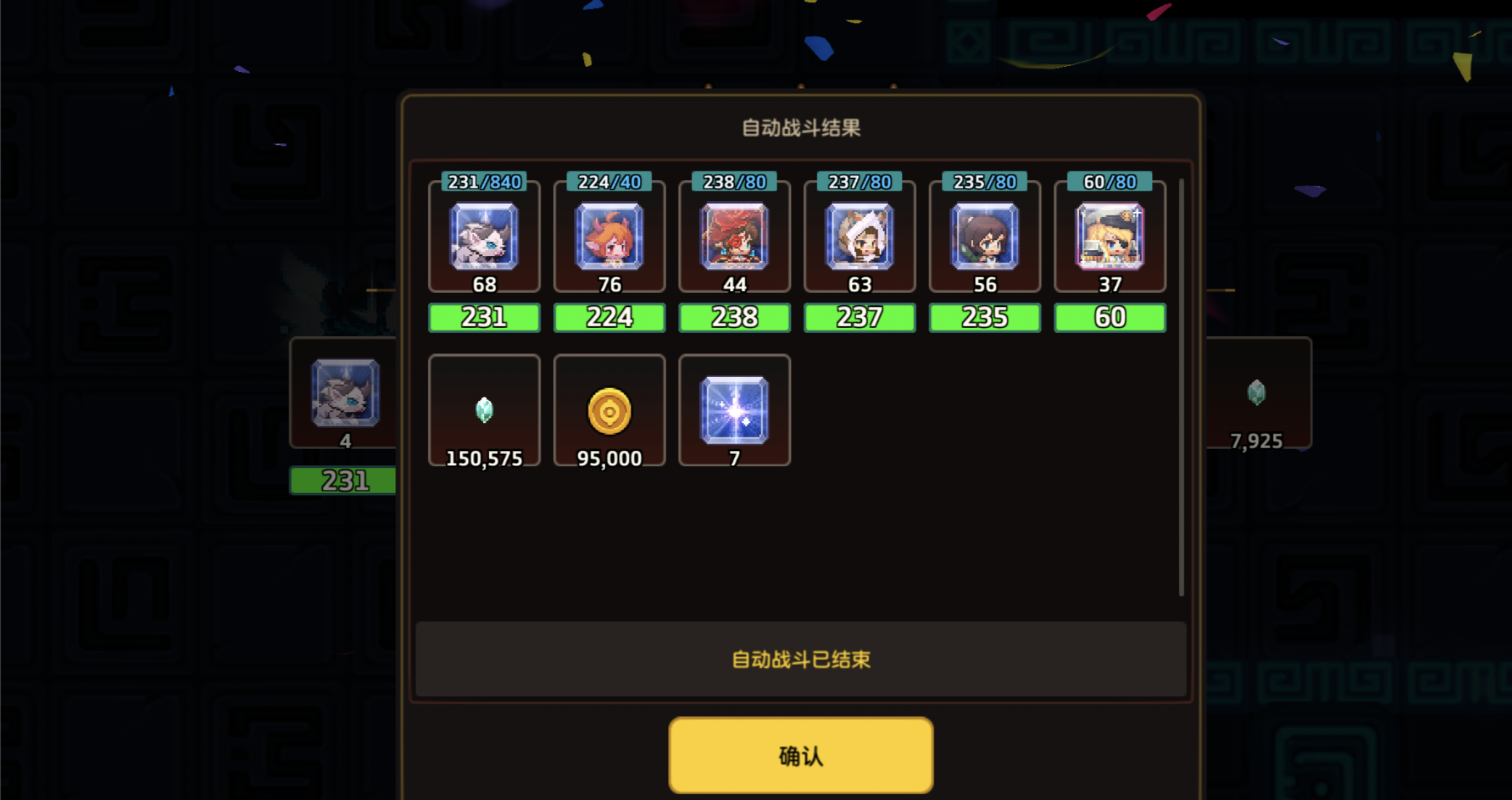Click the 自动战斗已结束 status message

click(x=800, y=659)
